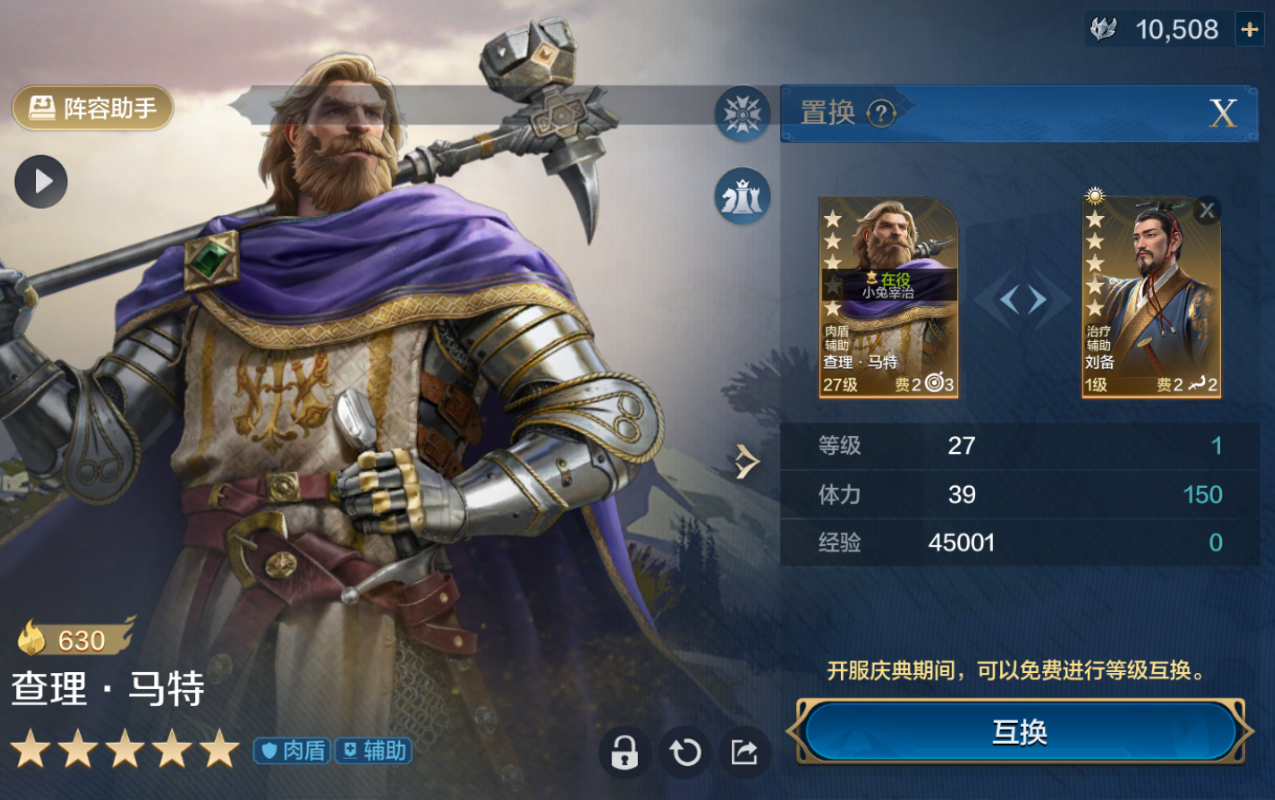
Task: Select the 刘备 hero card
Action: click(x=1150, y=297)
